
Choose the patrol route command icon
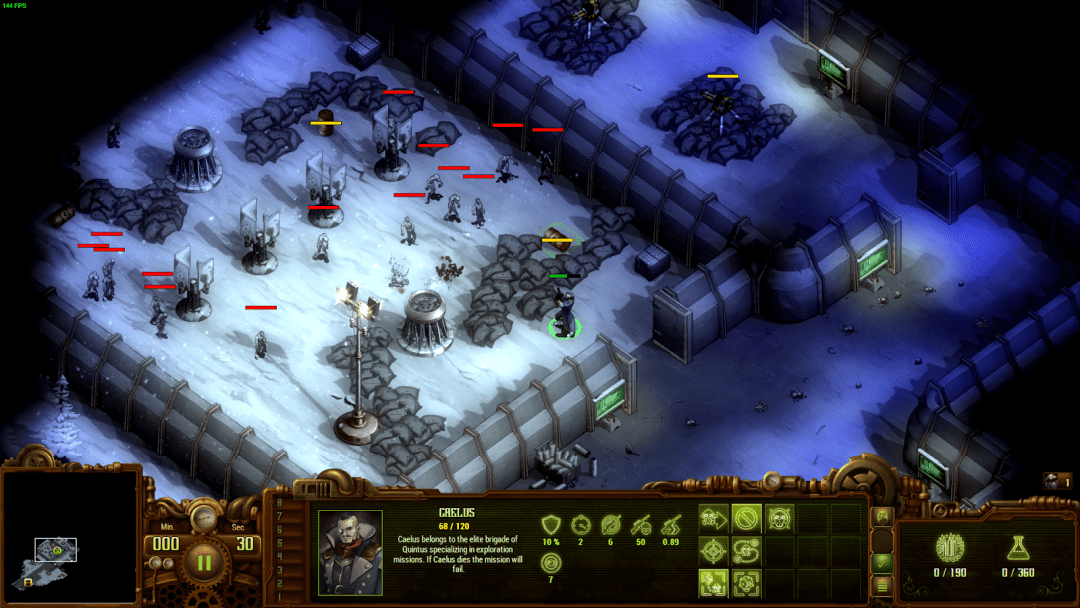(x=746, y=551)
